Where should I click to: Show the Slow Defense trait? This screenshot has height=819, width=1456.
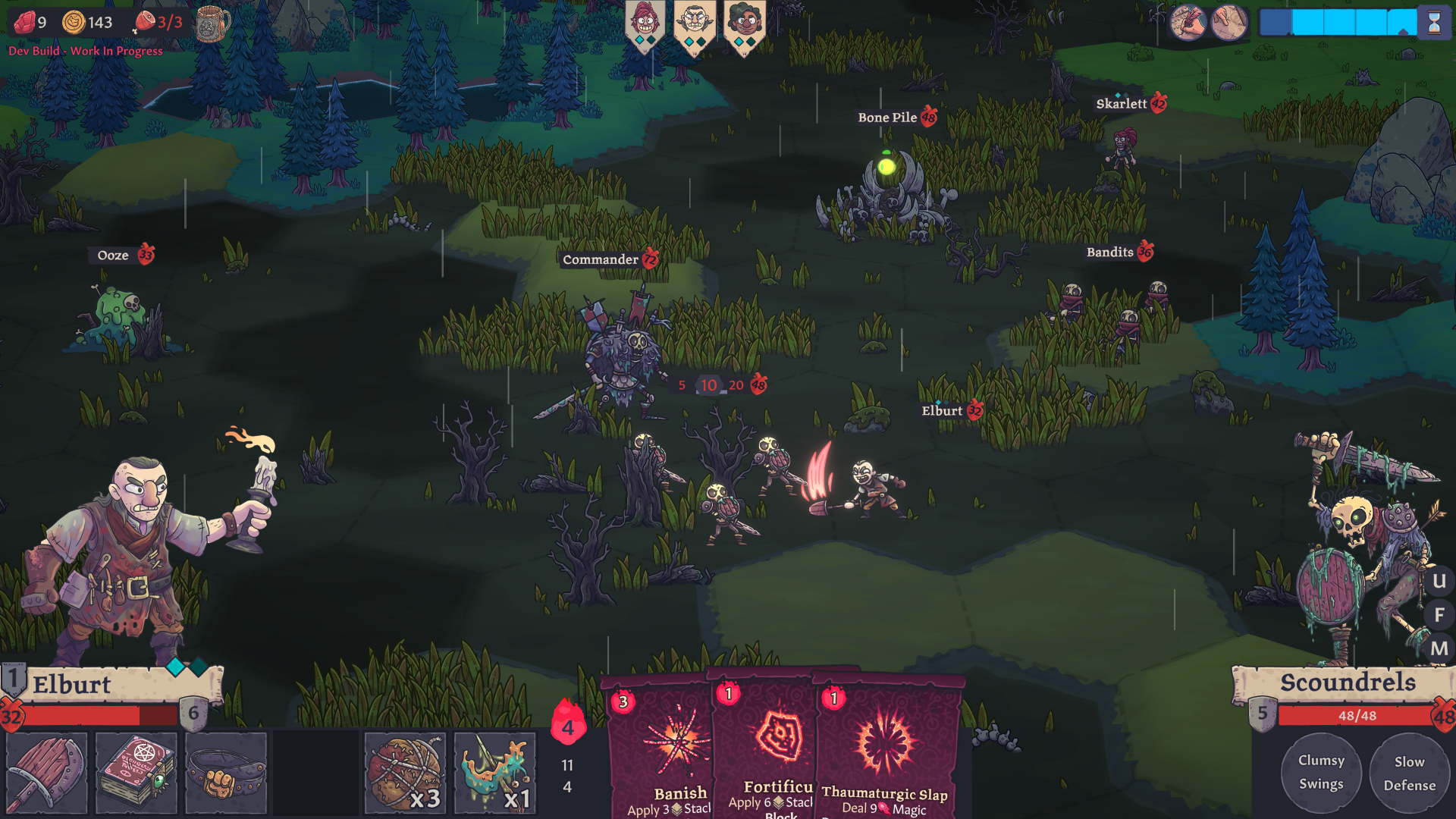click(x=1409, y=773)
